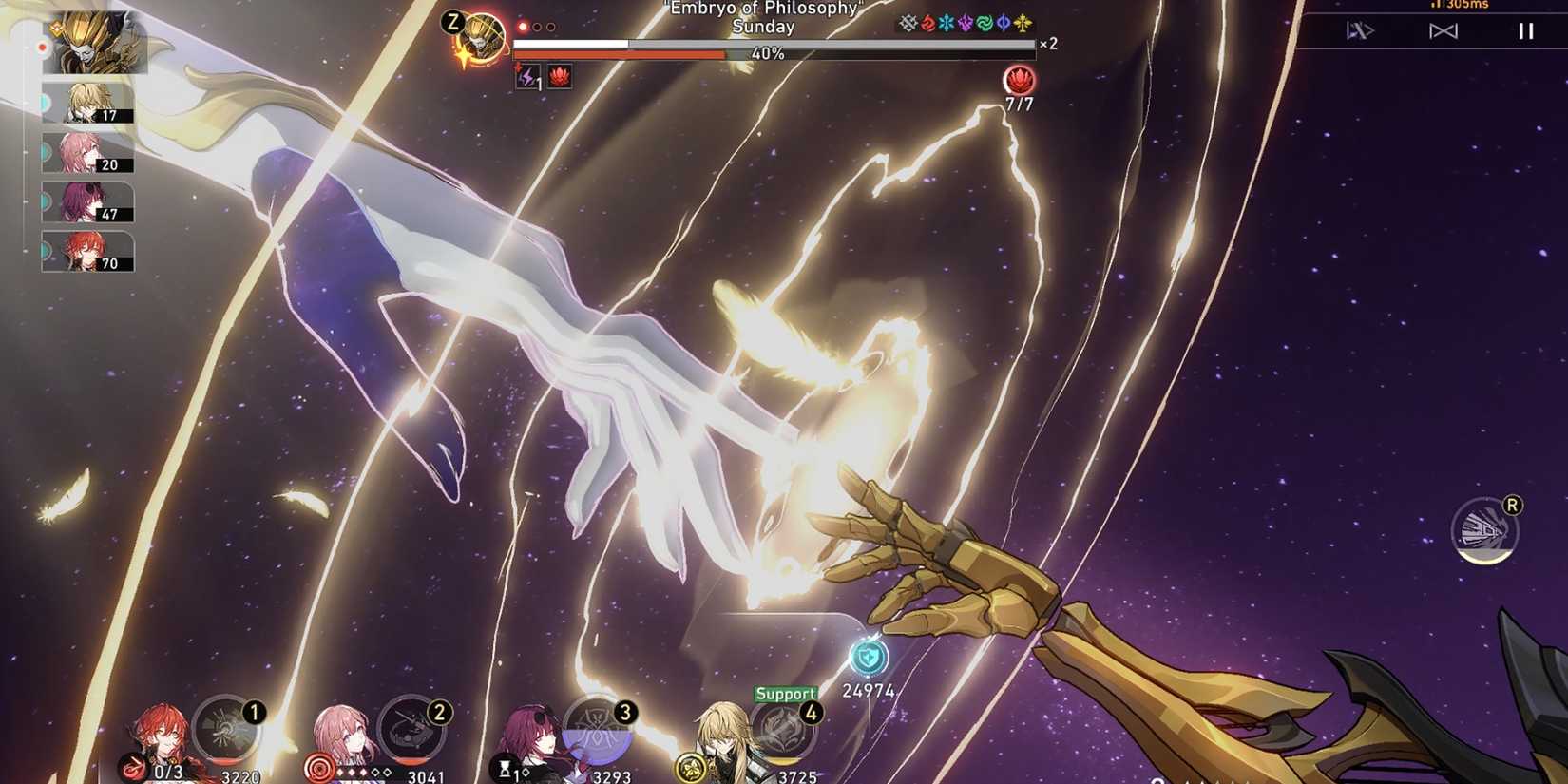Image resolution: width=1568 pixels, height=784 pixels.
Task: Inspect the red flower buff counter showing 7/7
Action: point(1019,80)
